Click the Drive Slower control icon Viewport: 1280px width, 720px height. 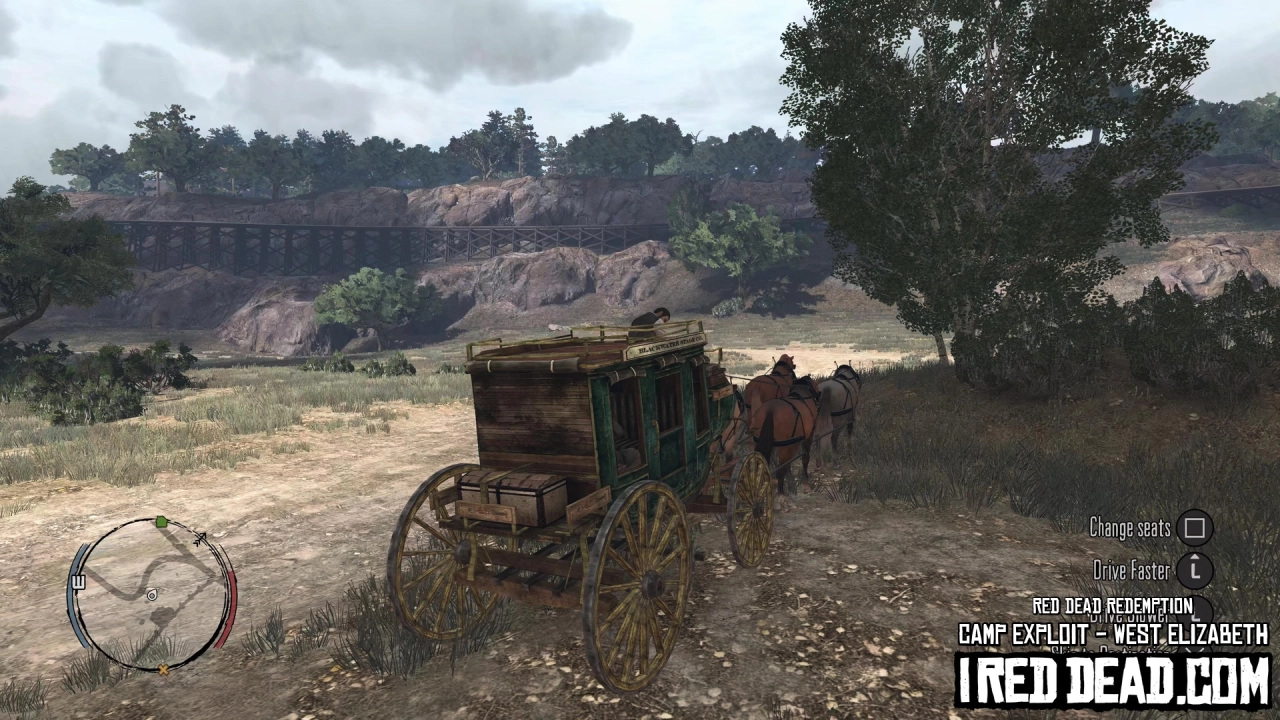click(x=1195, y=612)
